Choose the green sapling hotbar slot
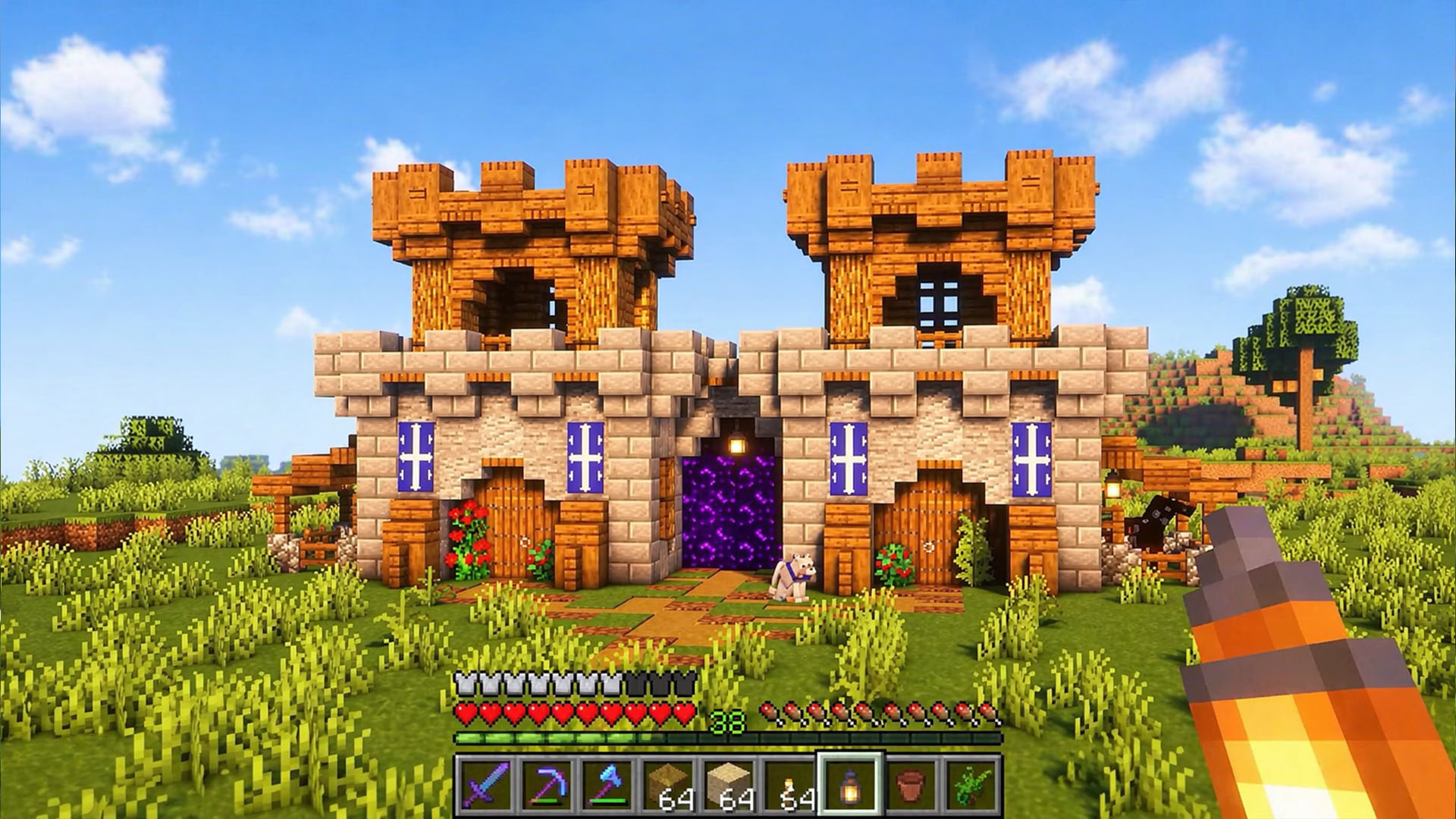Image resolution: width=1456 pixels, height=819 pixels. pyautogui.click(x=971, y=784)
